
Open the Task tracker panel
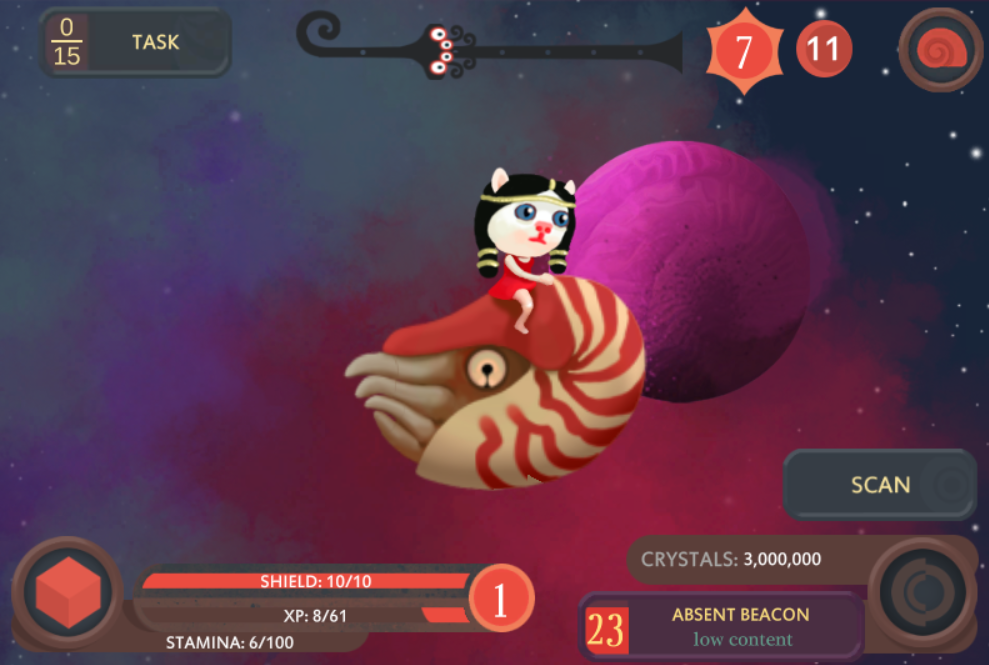point(135,43)
